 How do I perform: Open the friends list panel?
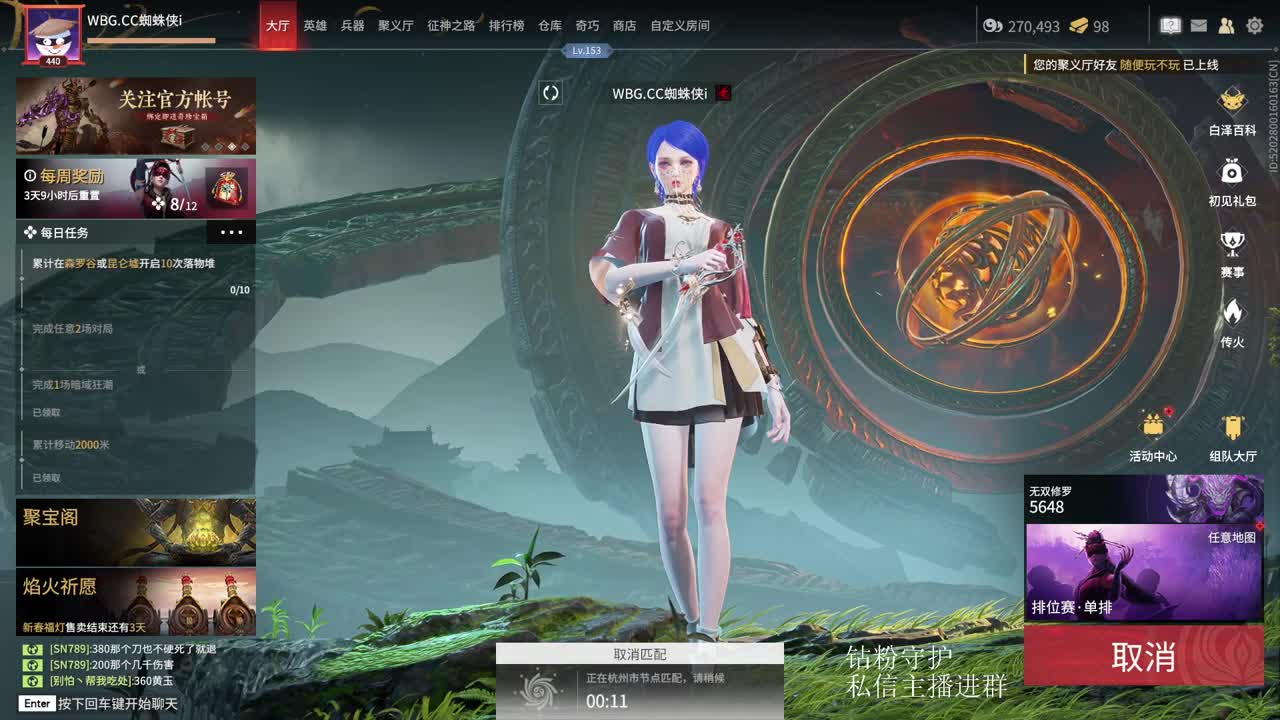click(x=1226, y=25)
